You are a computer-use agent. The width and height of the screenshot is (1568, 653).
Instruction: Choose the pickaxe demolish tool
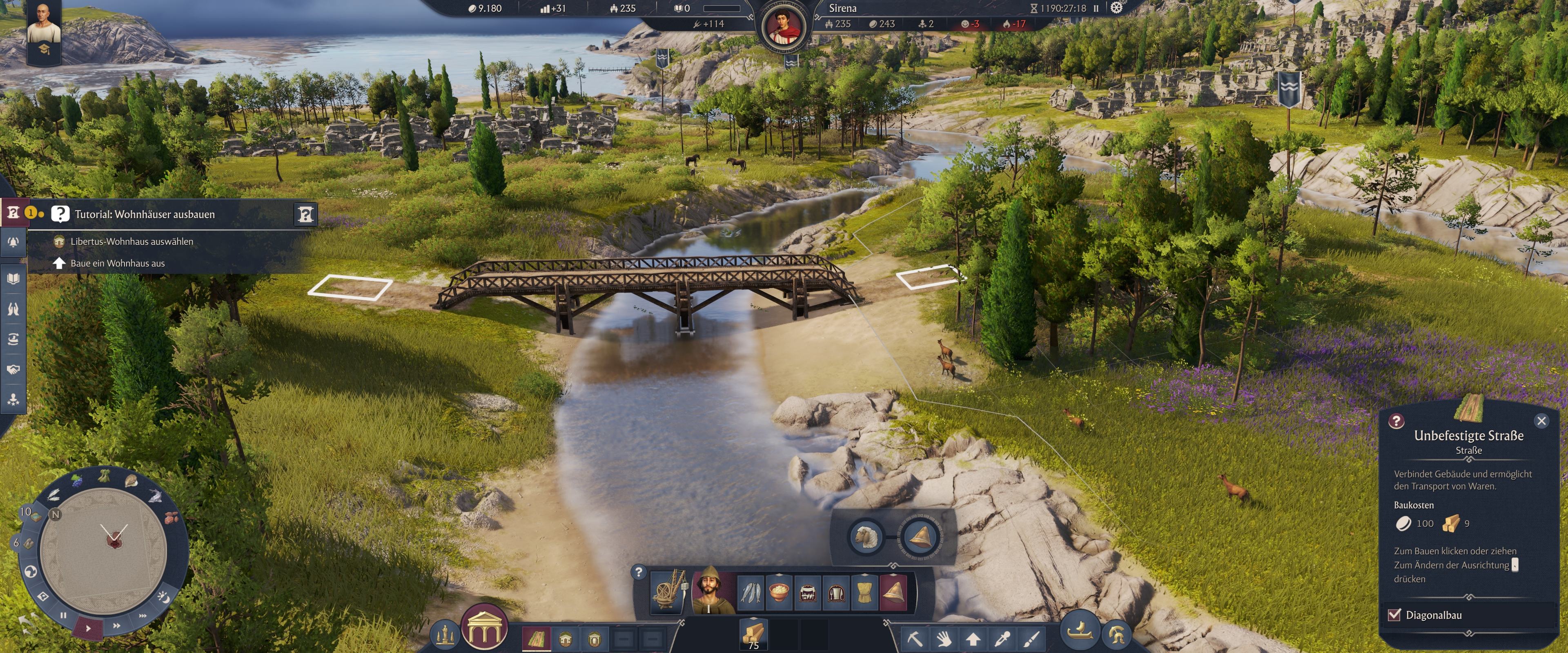(x=915, y=639)
